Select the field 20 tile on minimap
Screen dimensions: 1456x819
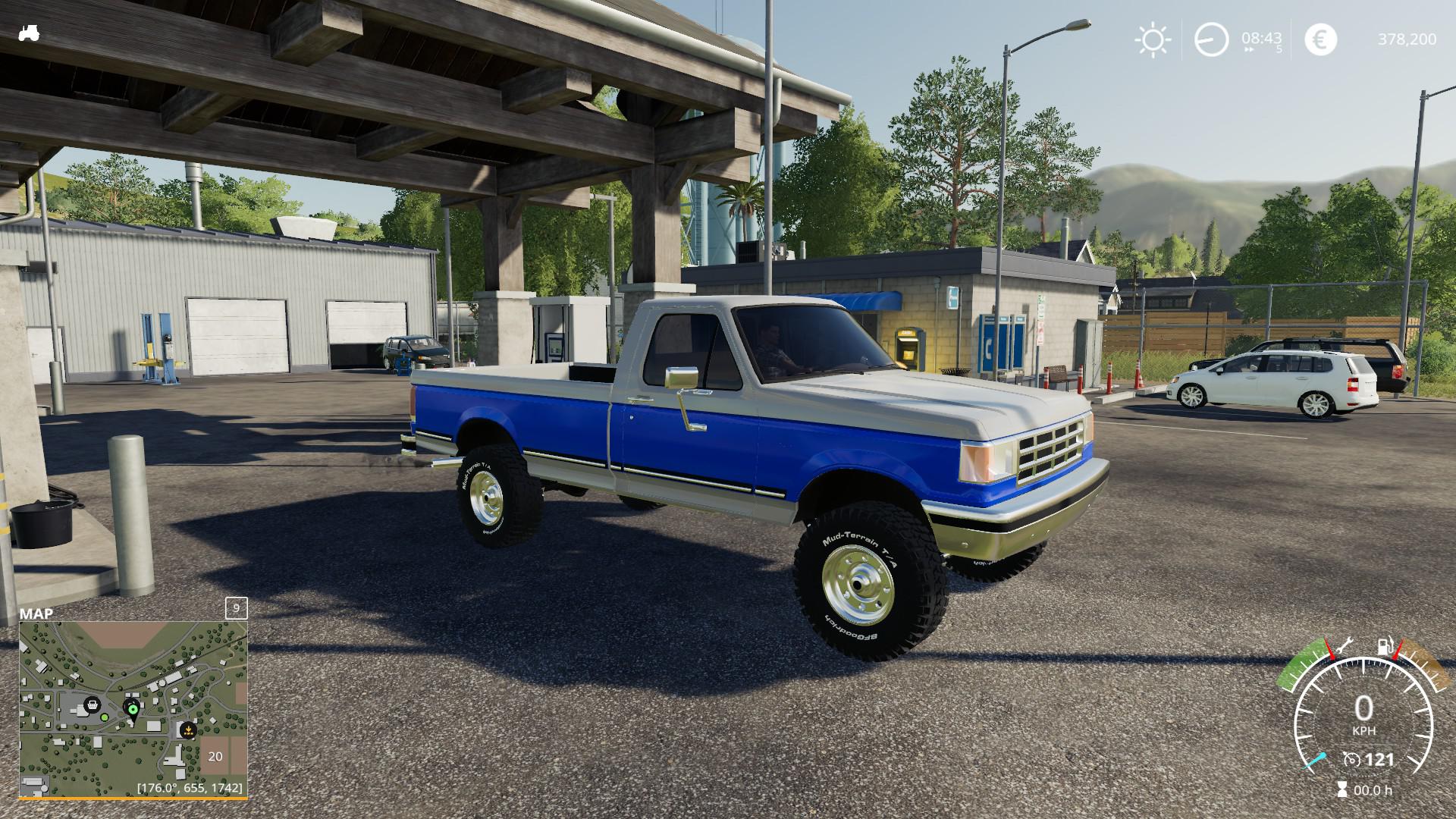pyautogui.click(x=216, y=755)
